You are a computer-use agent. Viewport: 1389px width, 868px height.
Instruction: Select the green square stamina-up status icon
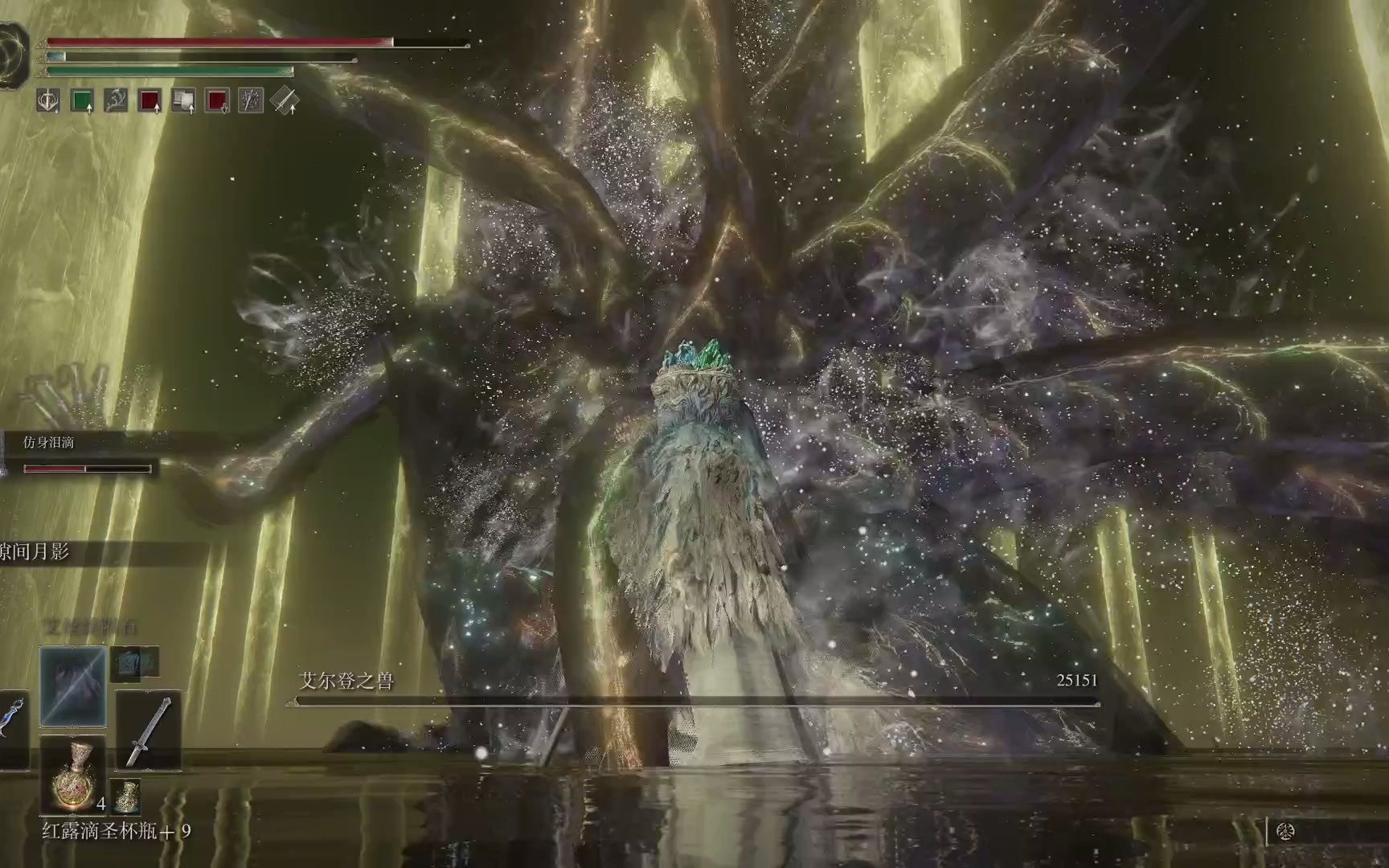[83, 101]
